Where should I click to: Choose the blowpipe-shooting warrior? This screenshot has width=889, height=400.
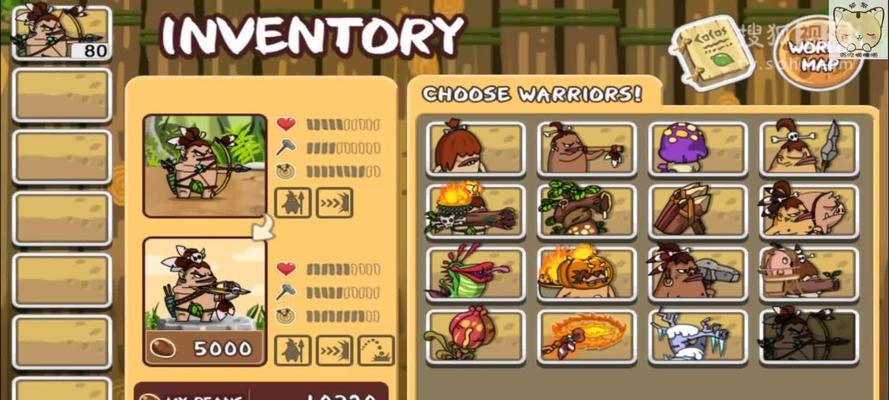click(586, 148)
